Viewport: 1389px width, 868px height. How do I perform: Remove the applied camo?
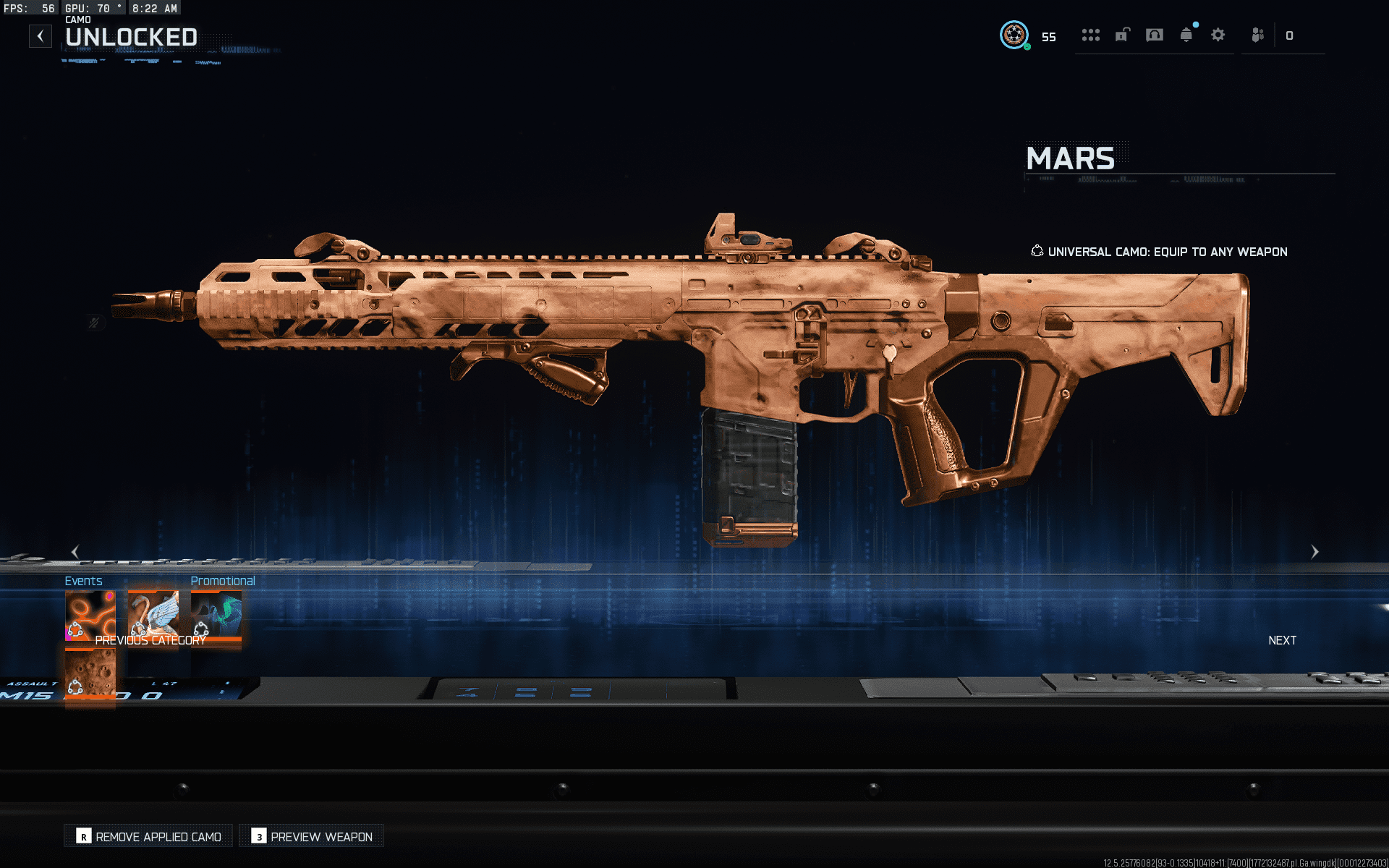tap(149, 837)
